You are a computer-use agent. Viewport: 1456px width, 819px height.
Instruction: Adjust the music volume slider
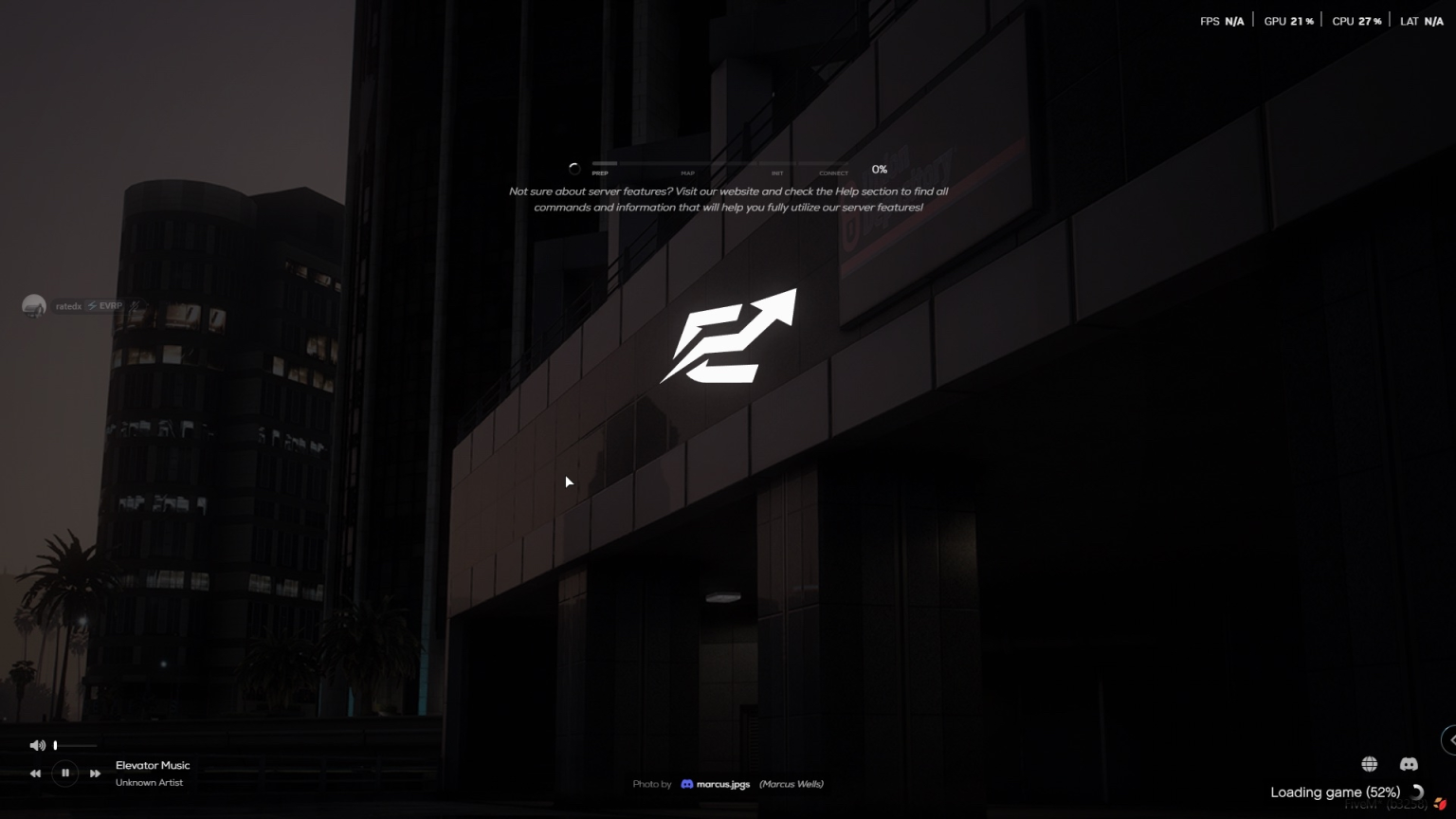(x=76, y=745)
